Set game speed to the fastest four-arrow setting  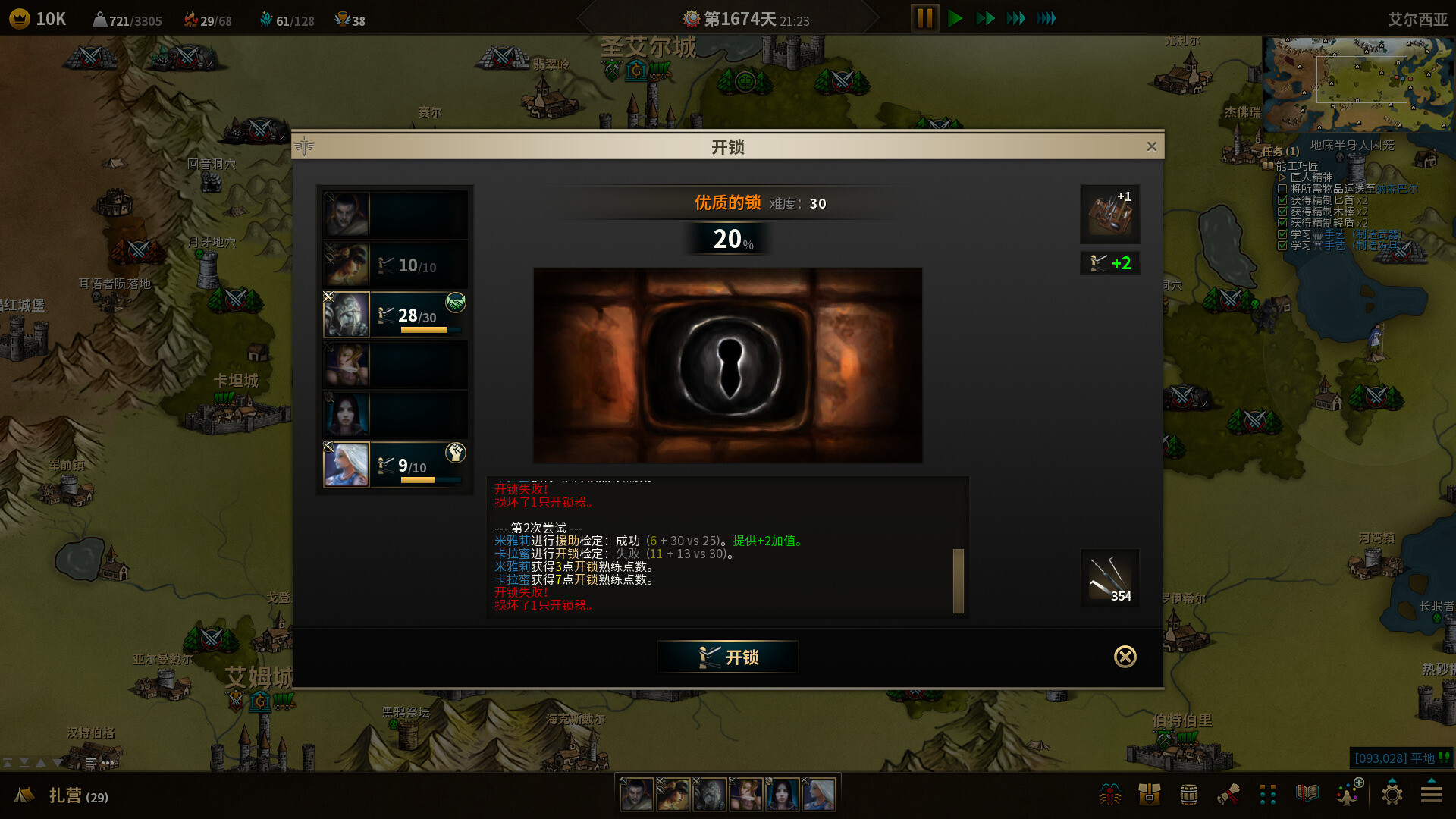pyautogui.click(x=1046, y=18)
